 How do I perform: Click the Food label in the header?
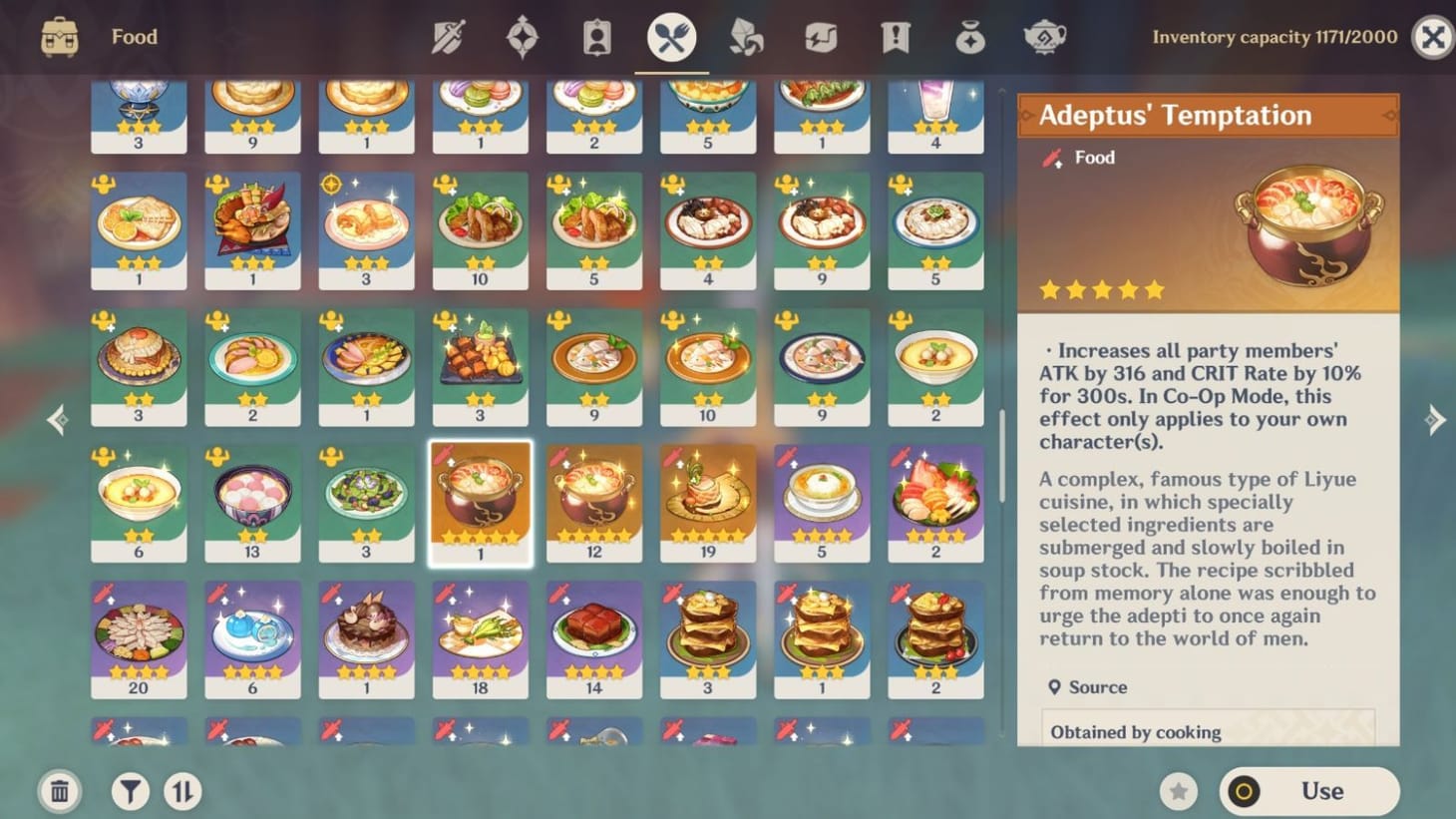click(x=134, y=36)
